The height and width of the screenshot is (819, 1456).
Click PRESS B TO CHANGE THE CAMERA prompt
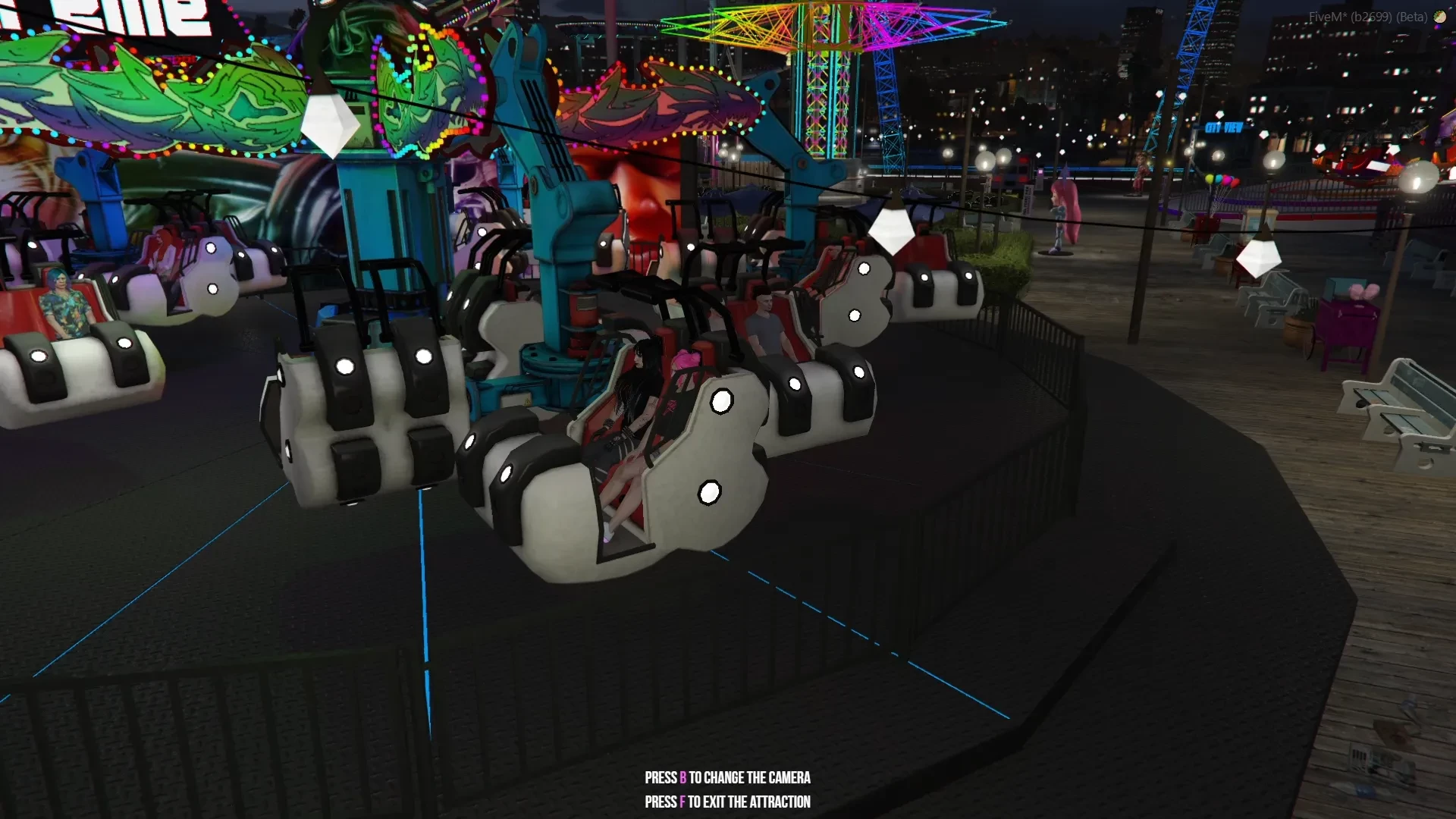726,778
